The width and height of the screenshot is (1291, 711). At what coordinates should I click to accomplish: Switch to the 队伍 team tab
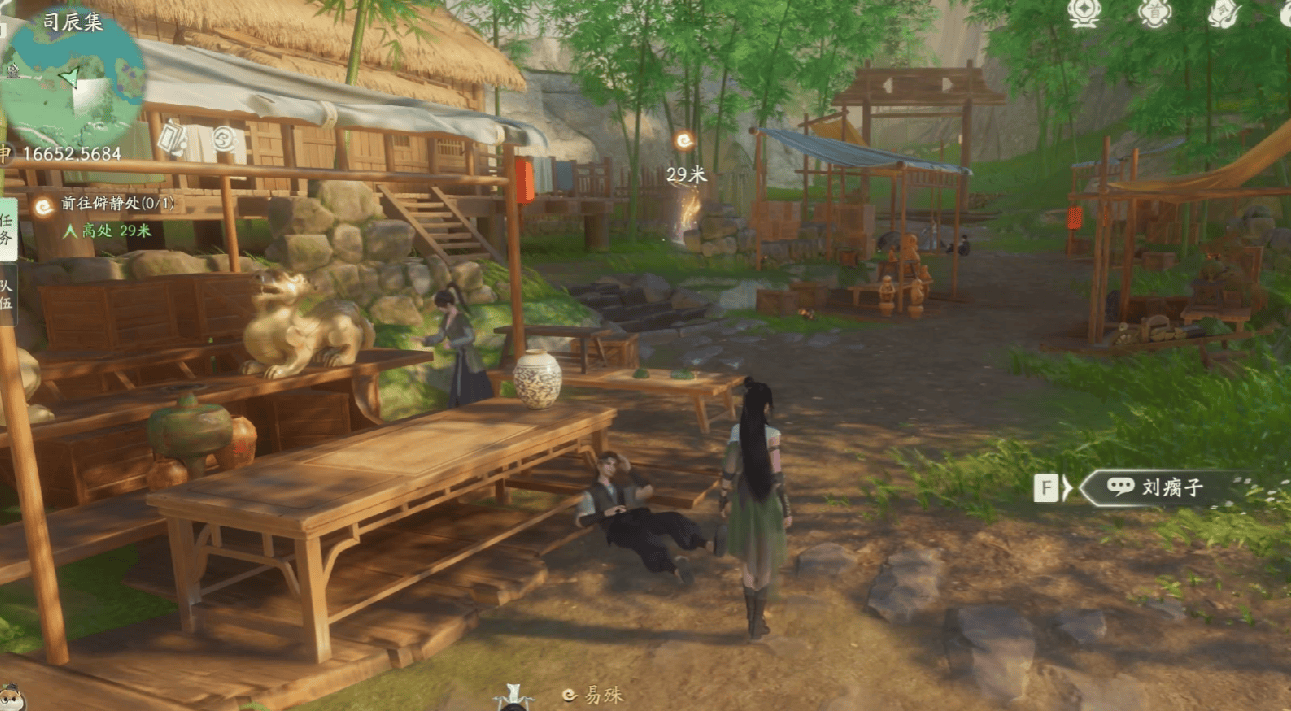7,297
